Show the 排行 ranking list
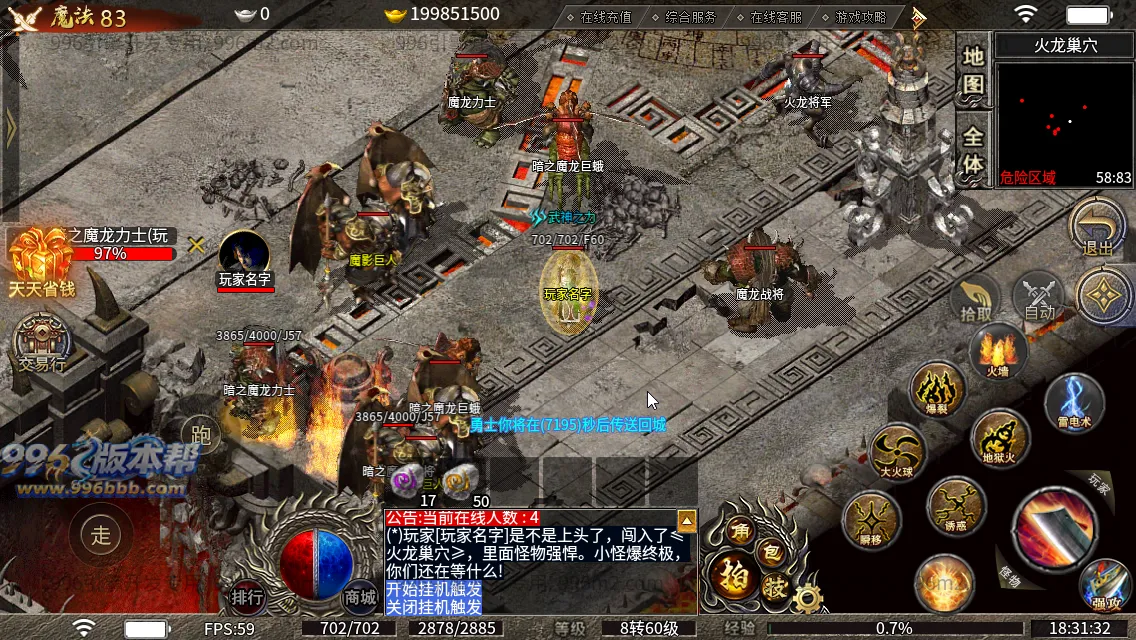This screenshot has height=640, width=1136. point(246,597)
